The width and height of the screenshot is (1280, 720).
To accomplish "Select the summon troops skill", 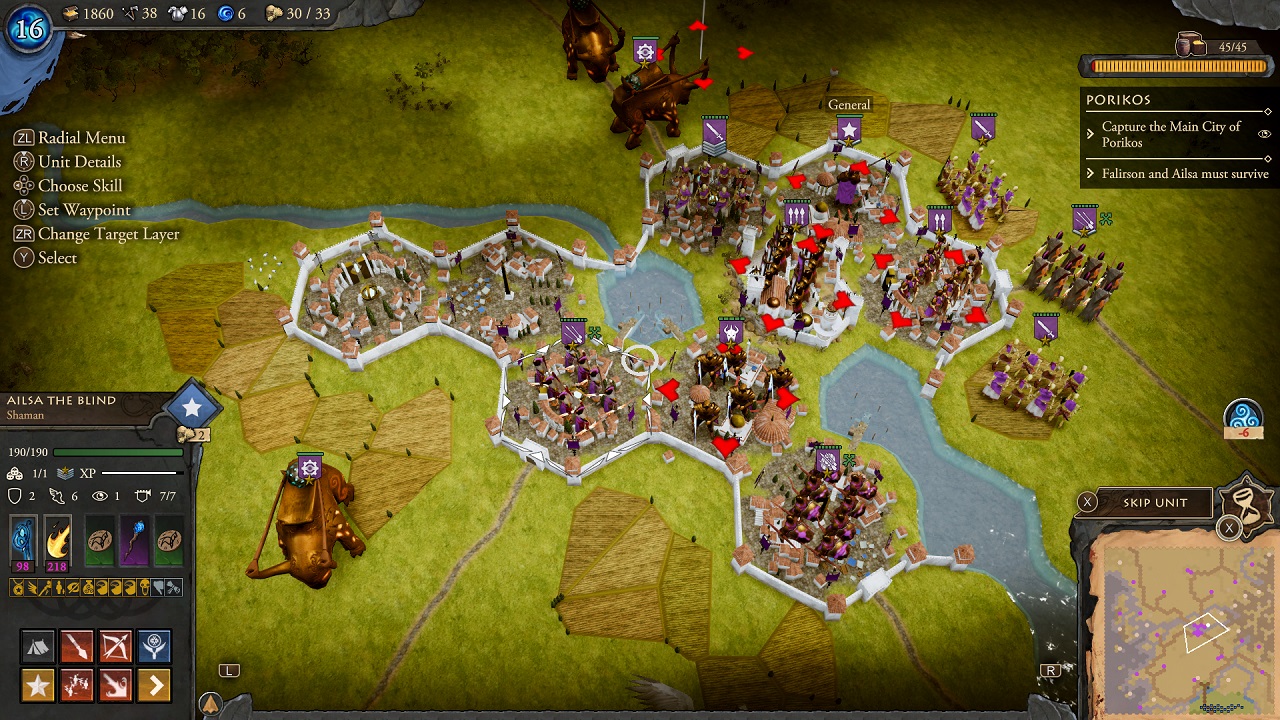I will 74,684.
